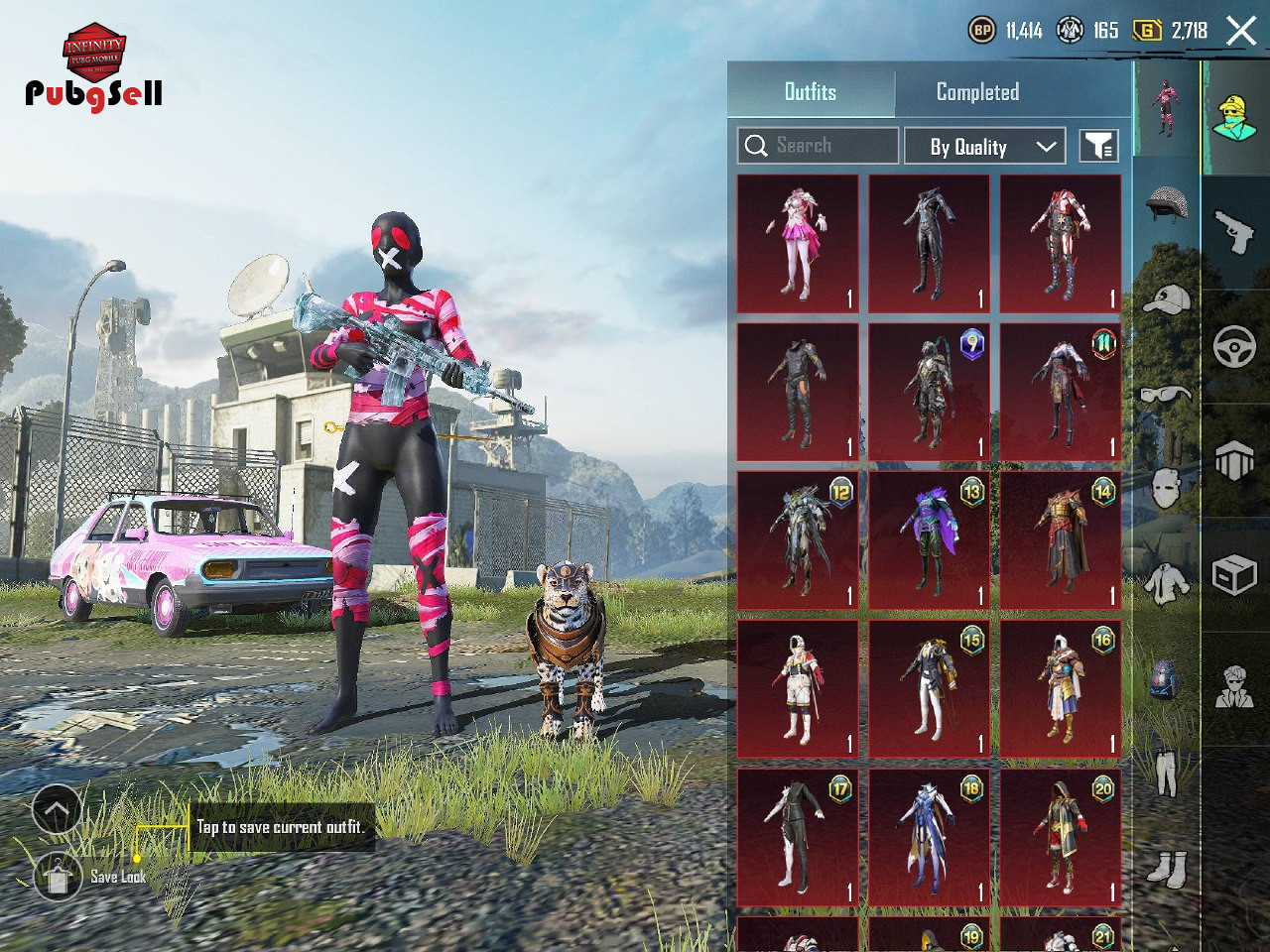Viewport: 1270px width, 952px height.
Task: Expand the up-arrow circle button
Action: tap(57, 810)
